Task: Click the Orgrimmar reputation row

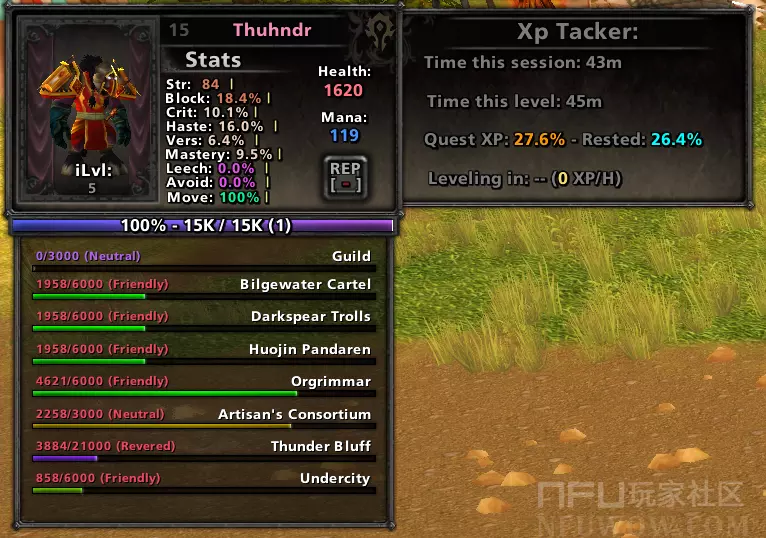Action: (203, 388)
